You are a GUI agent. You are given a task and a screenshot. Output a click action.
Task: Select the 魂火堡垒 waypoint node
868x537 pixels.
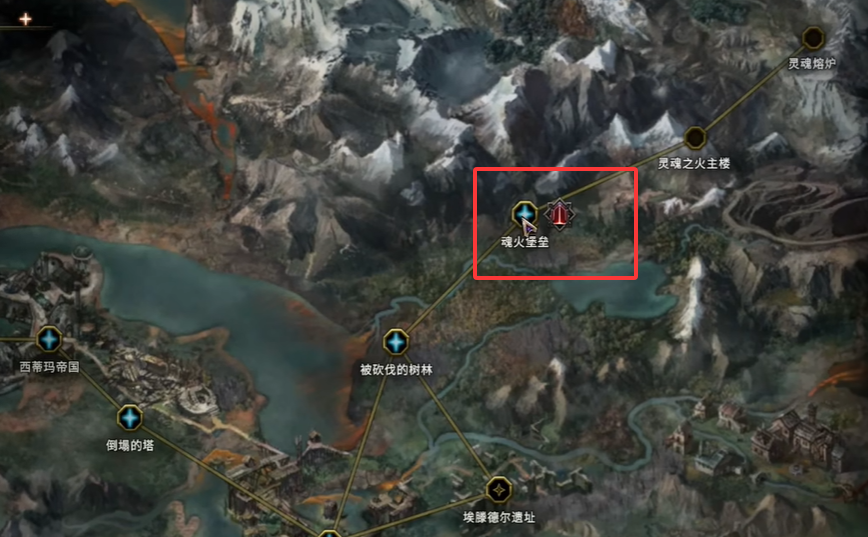[x=524, y=213]
